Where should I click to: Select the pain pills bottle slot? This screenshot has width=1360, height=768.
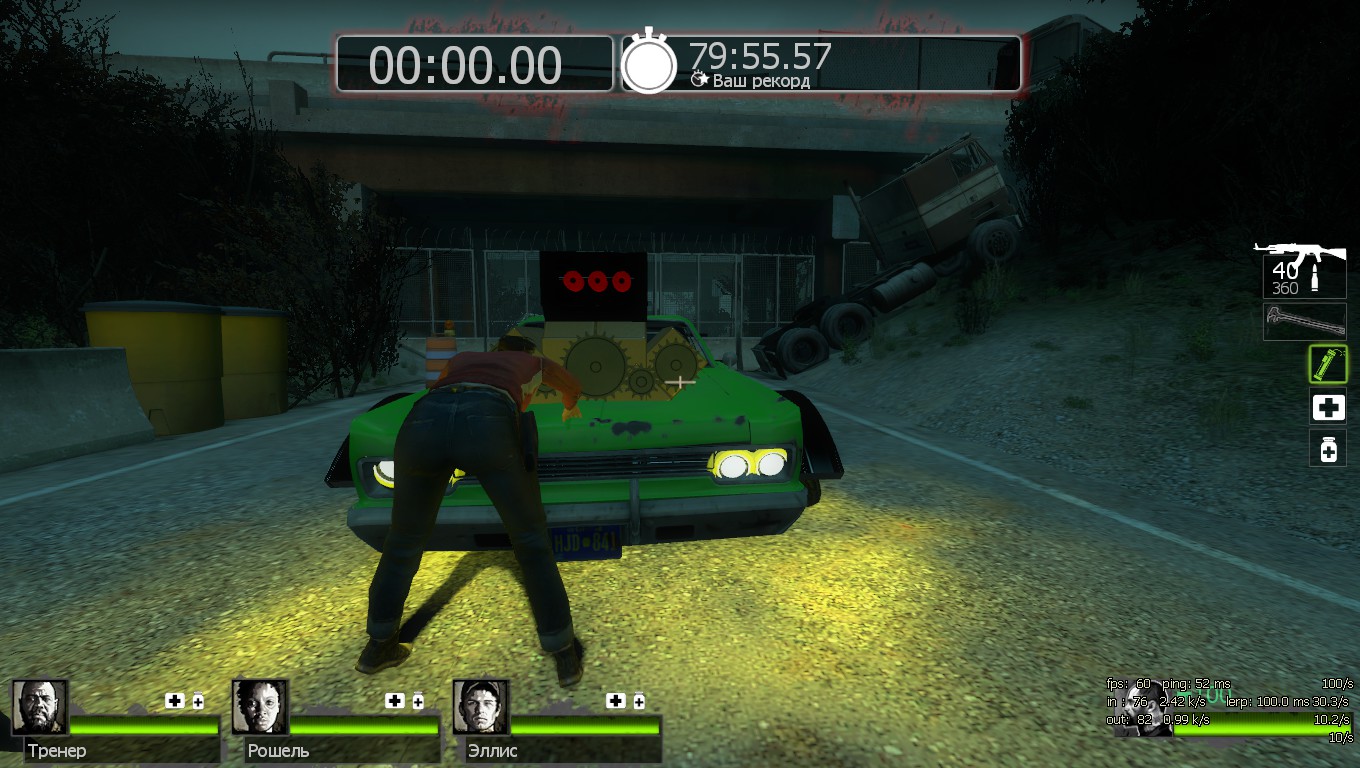[x=1328, y=449]
